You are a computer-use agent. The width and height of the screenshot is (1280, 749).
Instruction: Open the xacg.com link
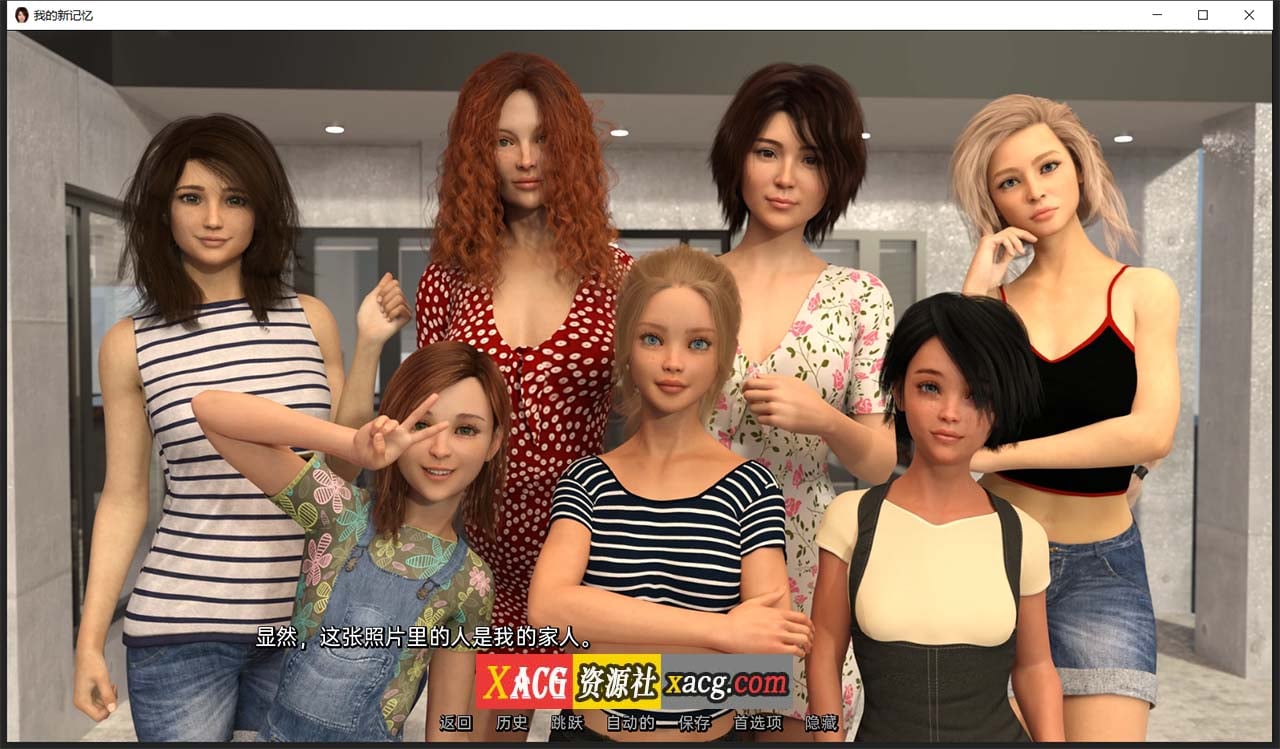click(727, 681)
